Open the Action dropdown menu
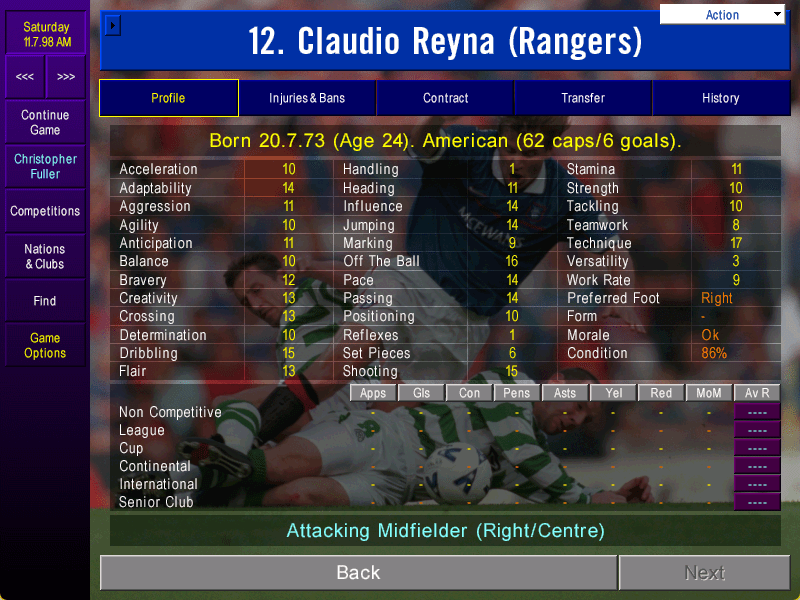800x600 pixels. click(722, 14)
